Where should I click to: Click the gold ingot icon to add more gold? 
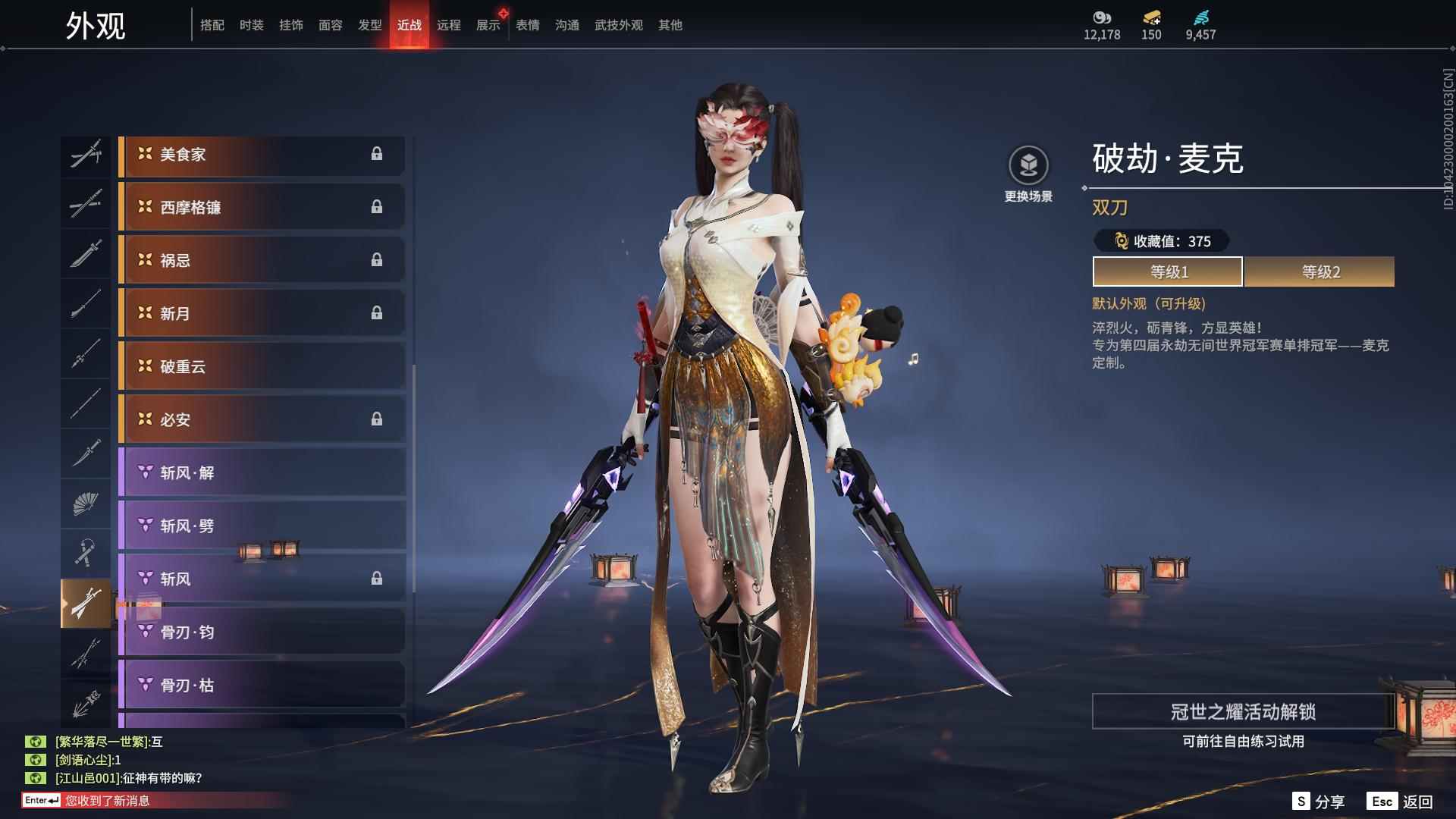click(x=1150, y=18)
